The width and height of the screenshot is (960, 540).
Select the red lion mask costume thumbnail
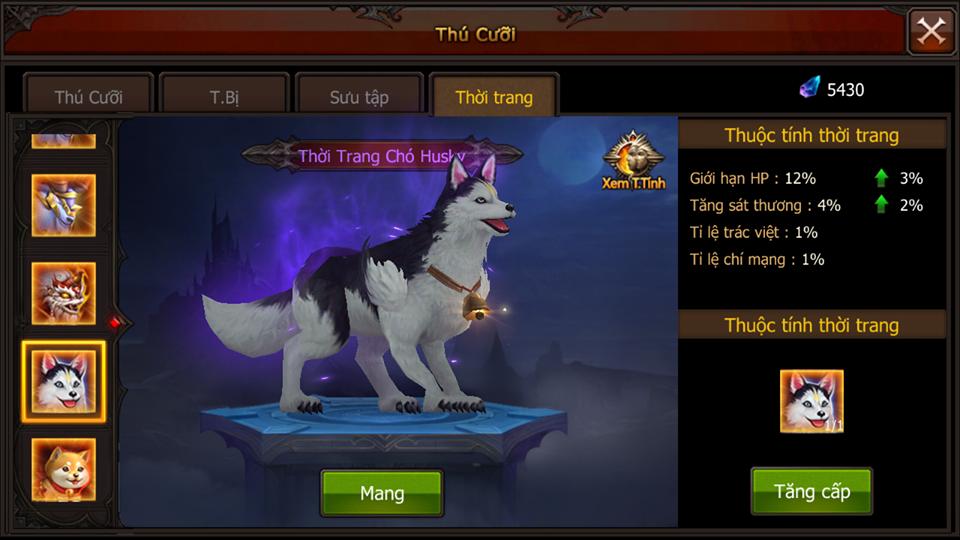64,293
